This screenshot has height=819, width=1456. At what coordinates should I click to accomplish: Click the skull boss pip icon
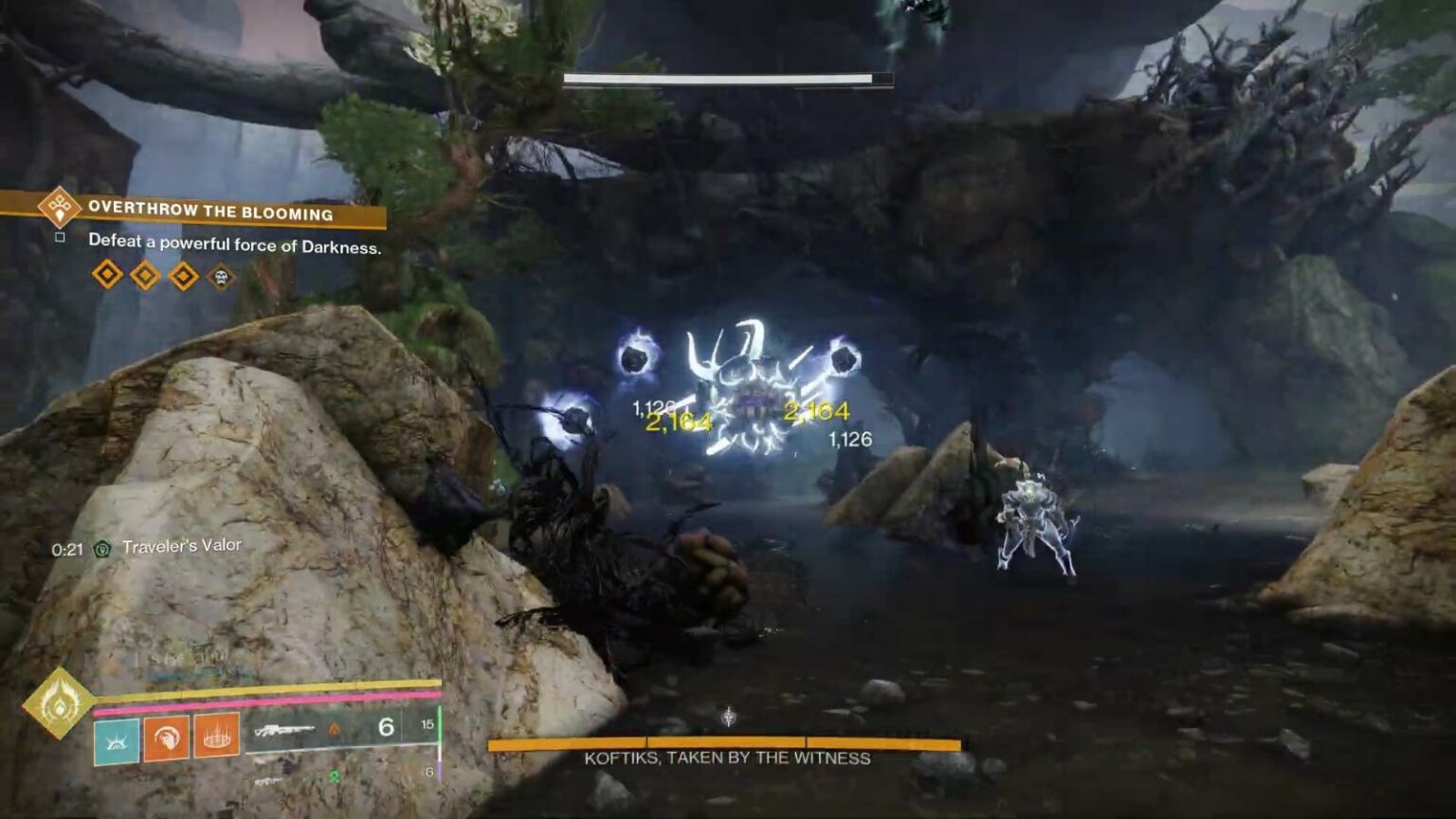click(223, 277)
